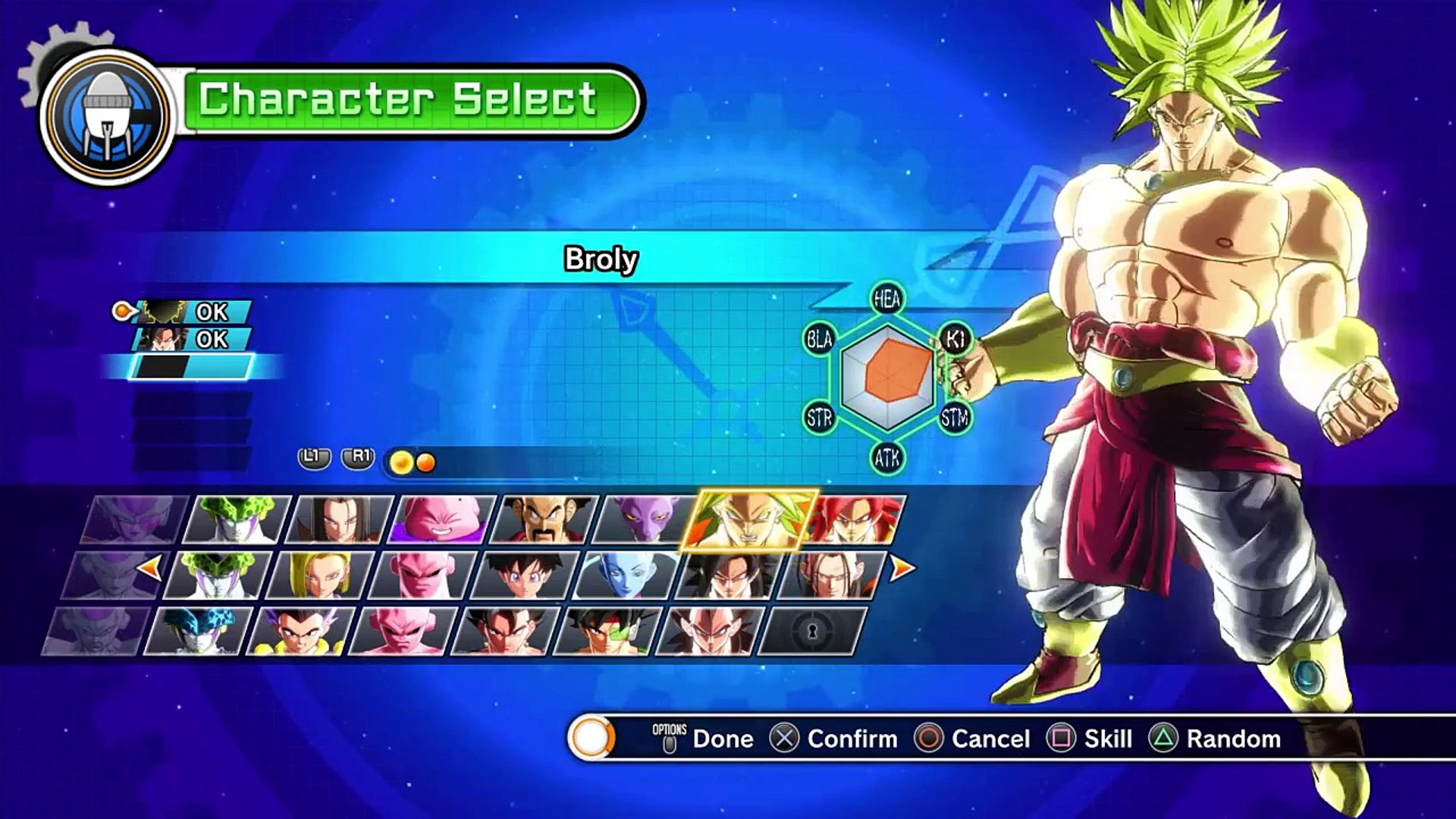Select Beerus character tile
Image resolution: width=1456 pixels, height=819 pixels.
click(646, 519)
